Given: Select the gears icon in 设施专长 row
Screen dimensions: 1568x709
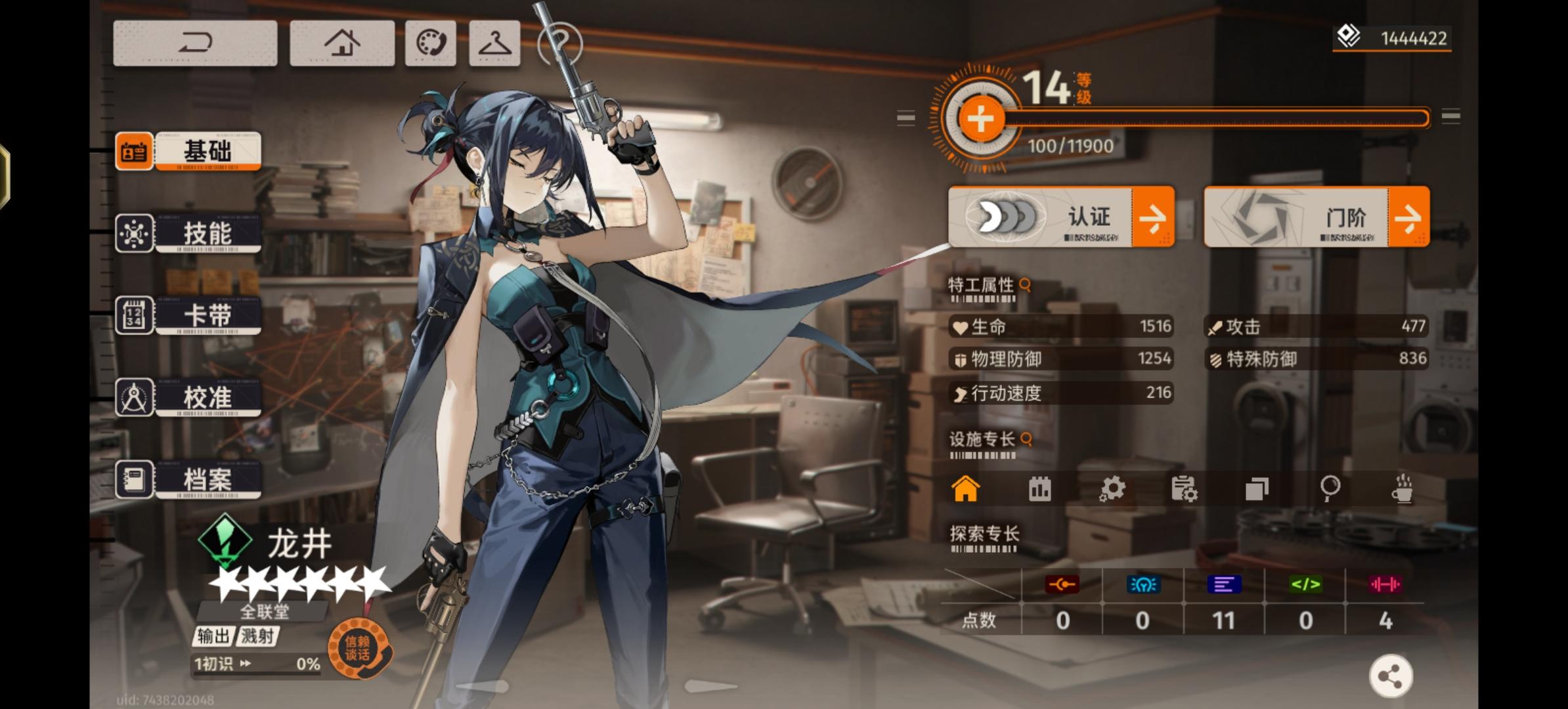Looking at the screenshot, I should pos(1111,489).
